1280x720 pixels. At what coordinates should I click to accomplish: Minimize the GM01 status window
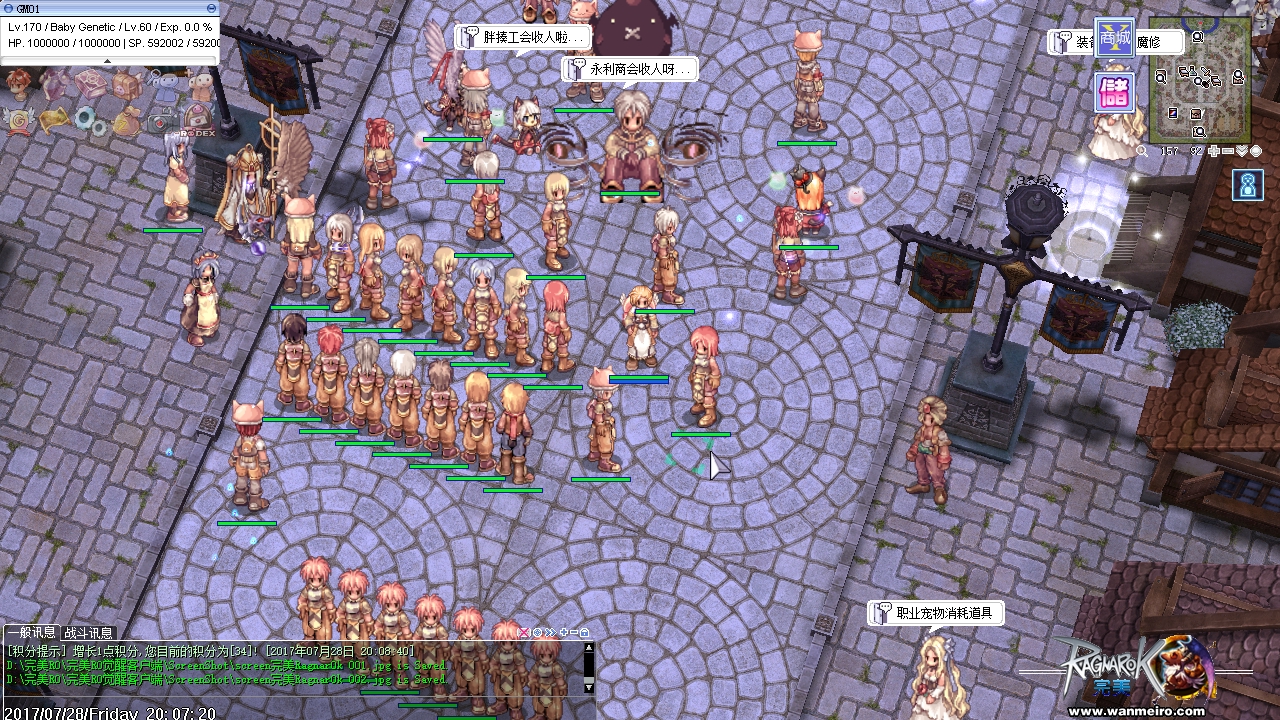tap(211, 8)
